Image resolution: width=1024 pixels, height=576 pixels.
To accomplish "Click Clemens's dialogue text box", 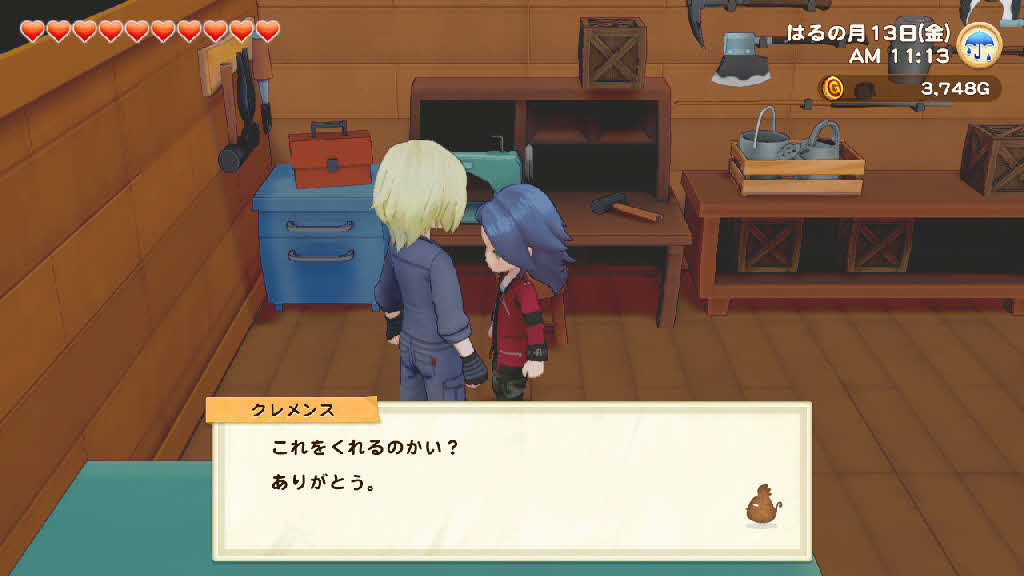I will [510, 480].
